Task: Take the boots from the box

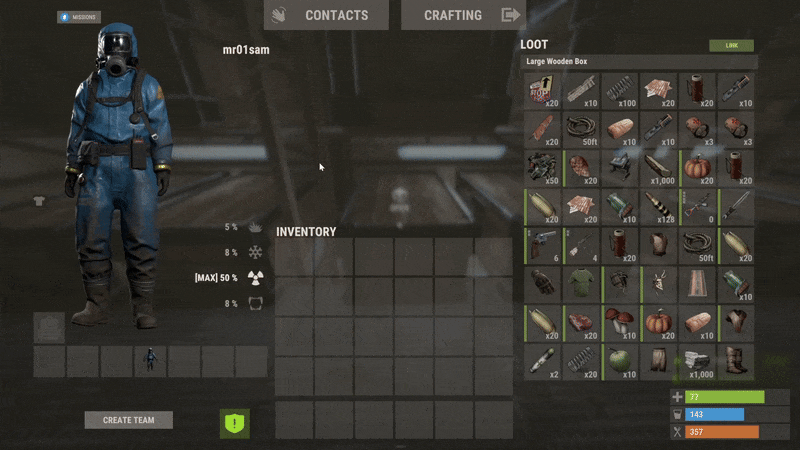Action: (x=736, y=360)
